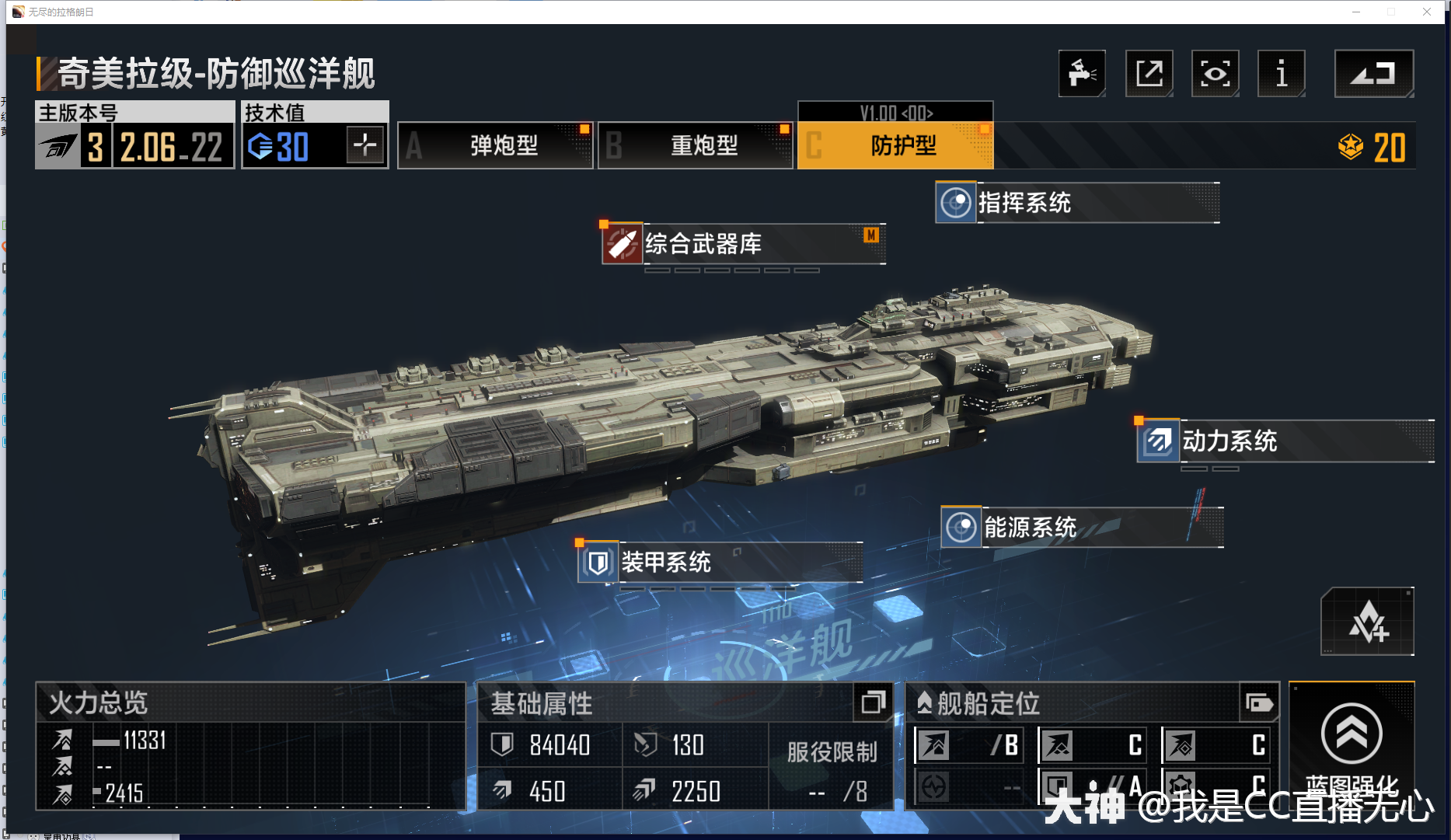
Task: Minimize the game window
Action: pos(1356,12)
